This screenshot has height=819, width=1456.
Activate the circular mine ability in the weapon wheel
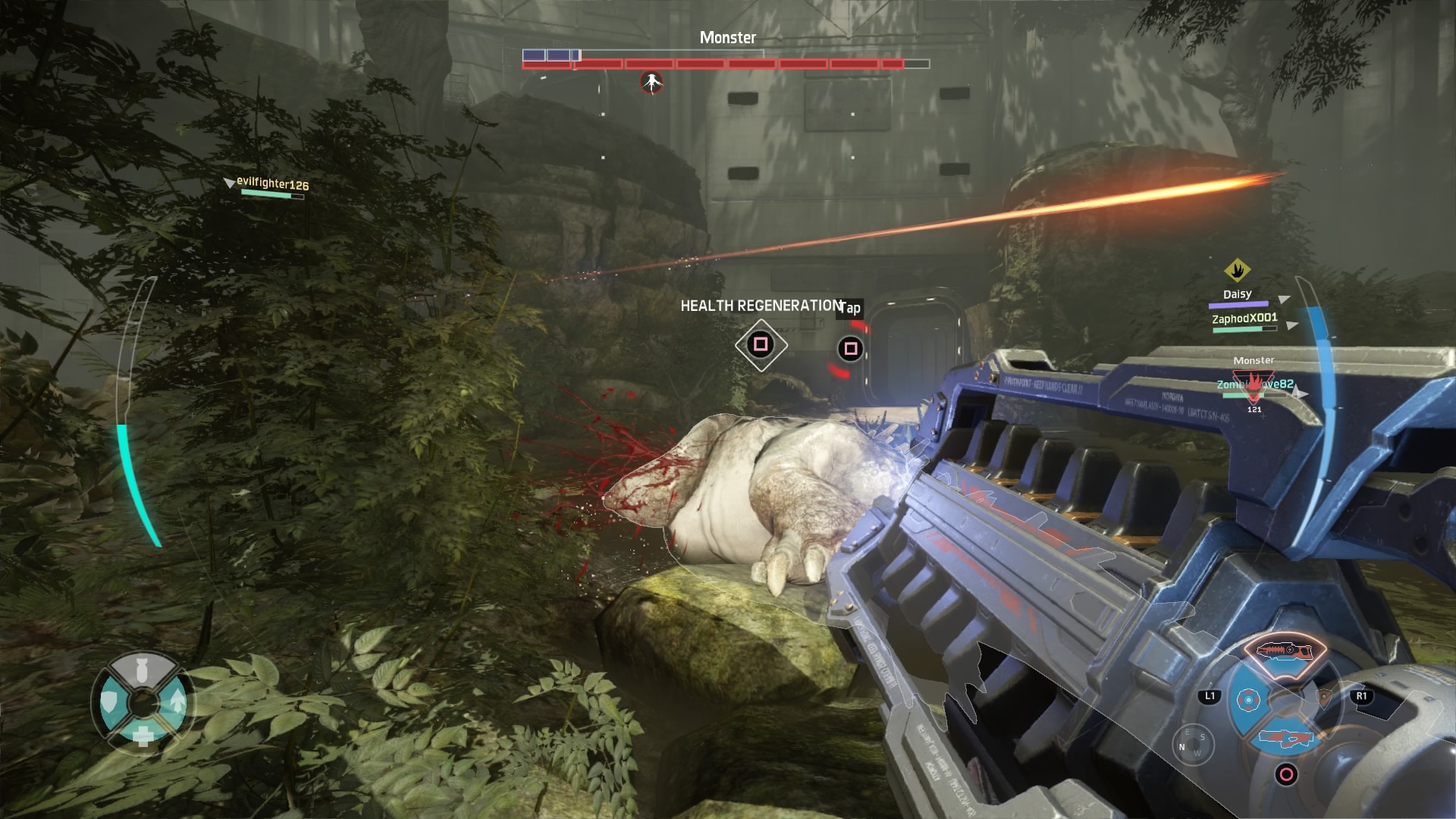click(x=1247, y=700)
